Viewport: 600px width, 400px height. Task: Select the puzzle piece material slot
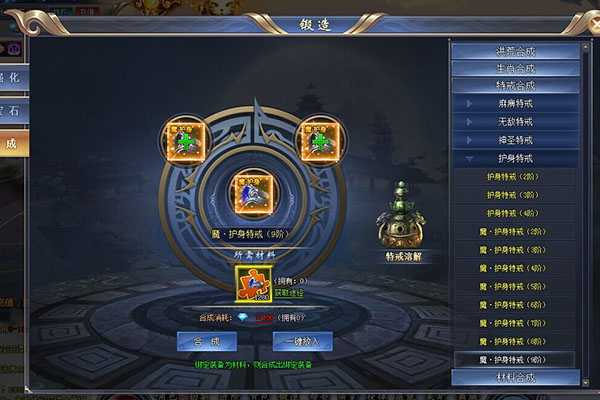(x=252, y=283)
